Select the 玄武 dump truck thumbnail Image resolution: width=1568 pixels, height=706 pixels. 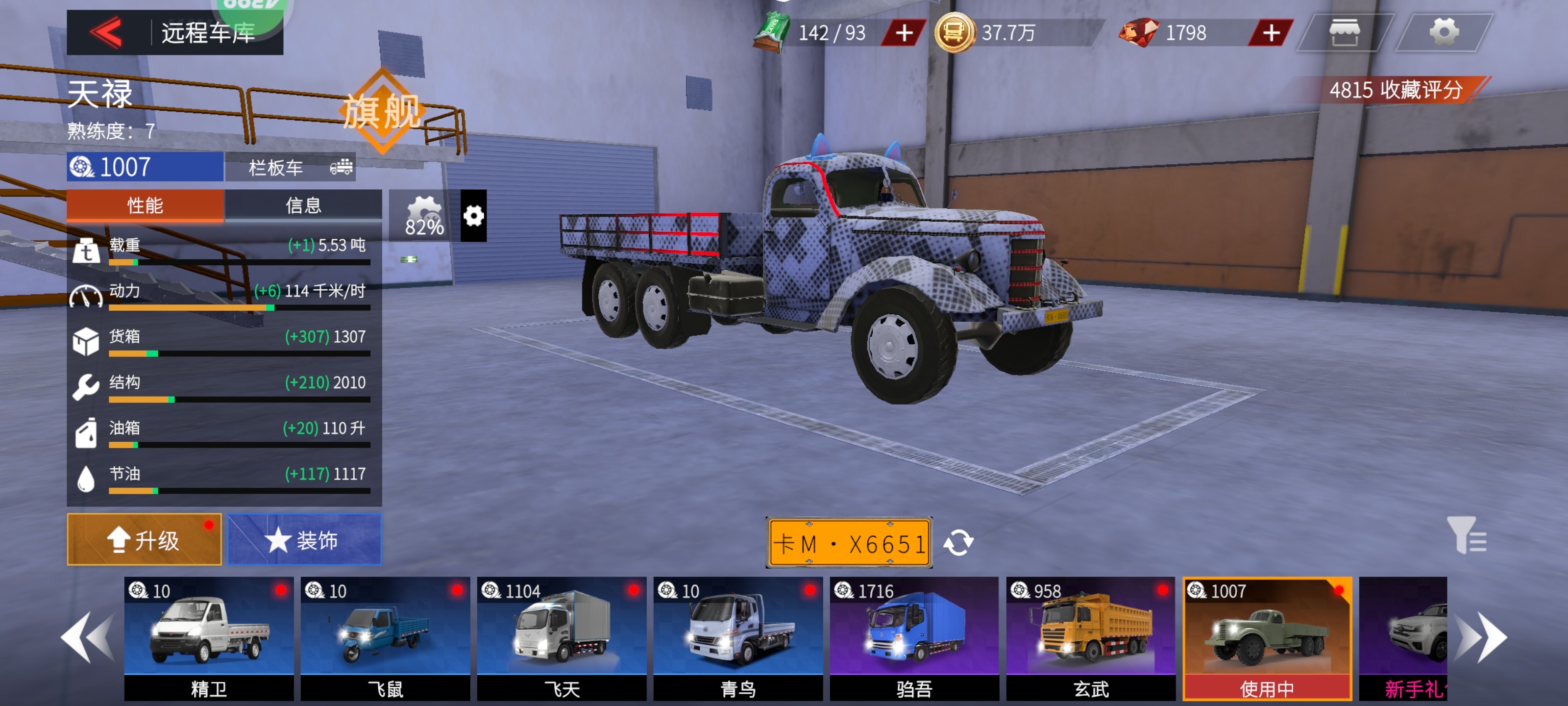click(x=1090, y=637)
